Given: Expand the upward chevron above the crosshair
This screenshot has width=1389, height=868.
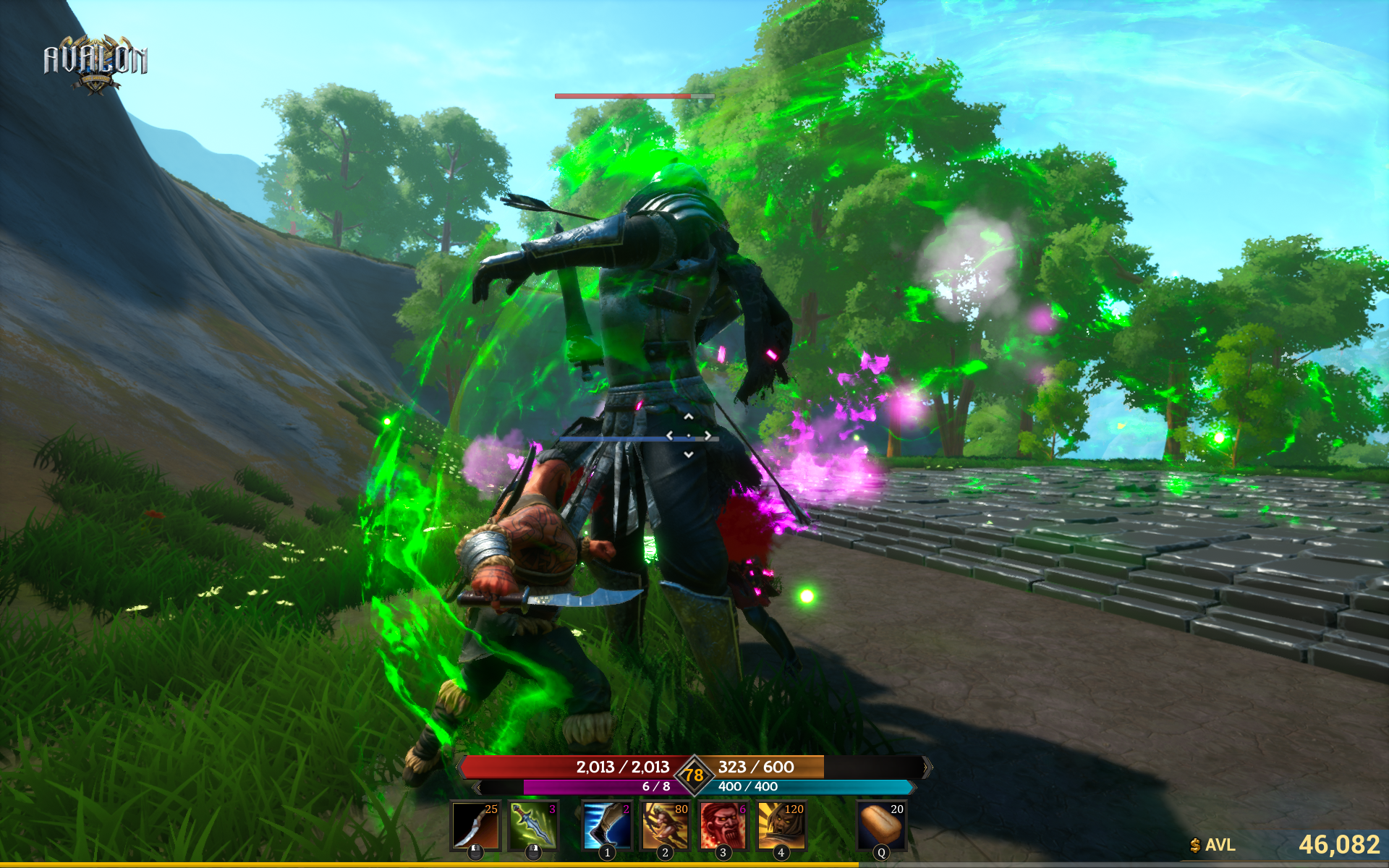Looking at the screenshot, I should pyautogui.click(x=689, y=416).
